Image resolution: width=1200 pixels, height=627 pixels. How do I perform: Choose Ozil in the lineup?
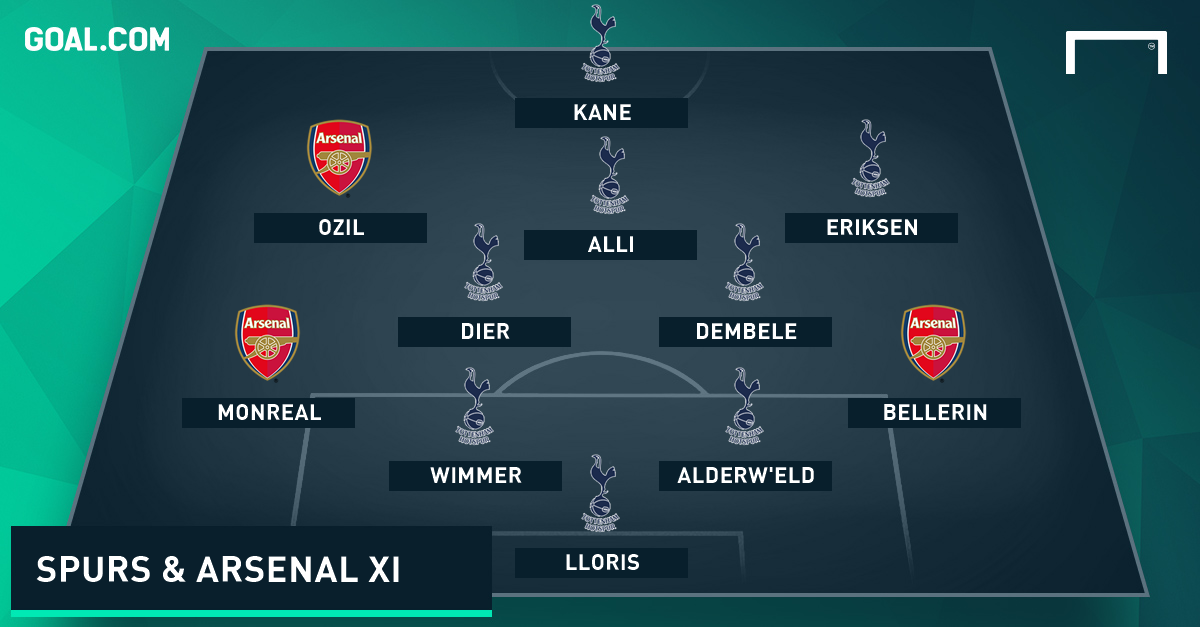(x=340, y=228)
